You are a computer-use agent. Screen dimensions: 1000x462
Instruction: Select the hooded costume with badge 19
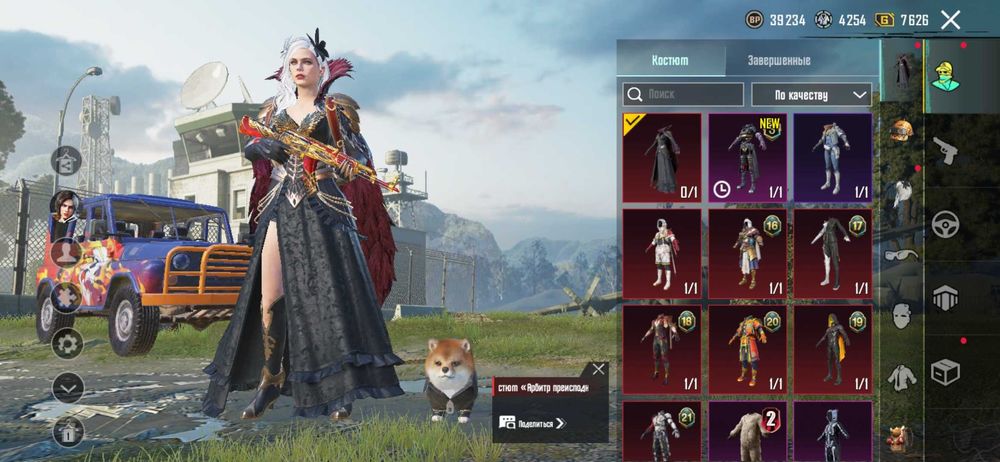[x=832, y=350]
